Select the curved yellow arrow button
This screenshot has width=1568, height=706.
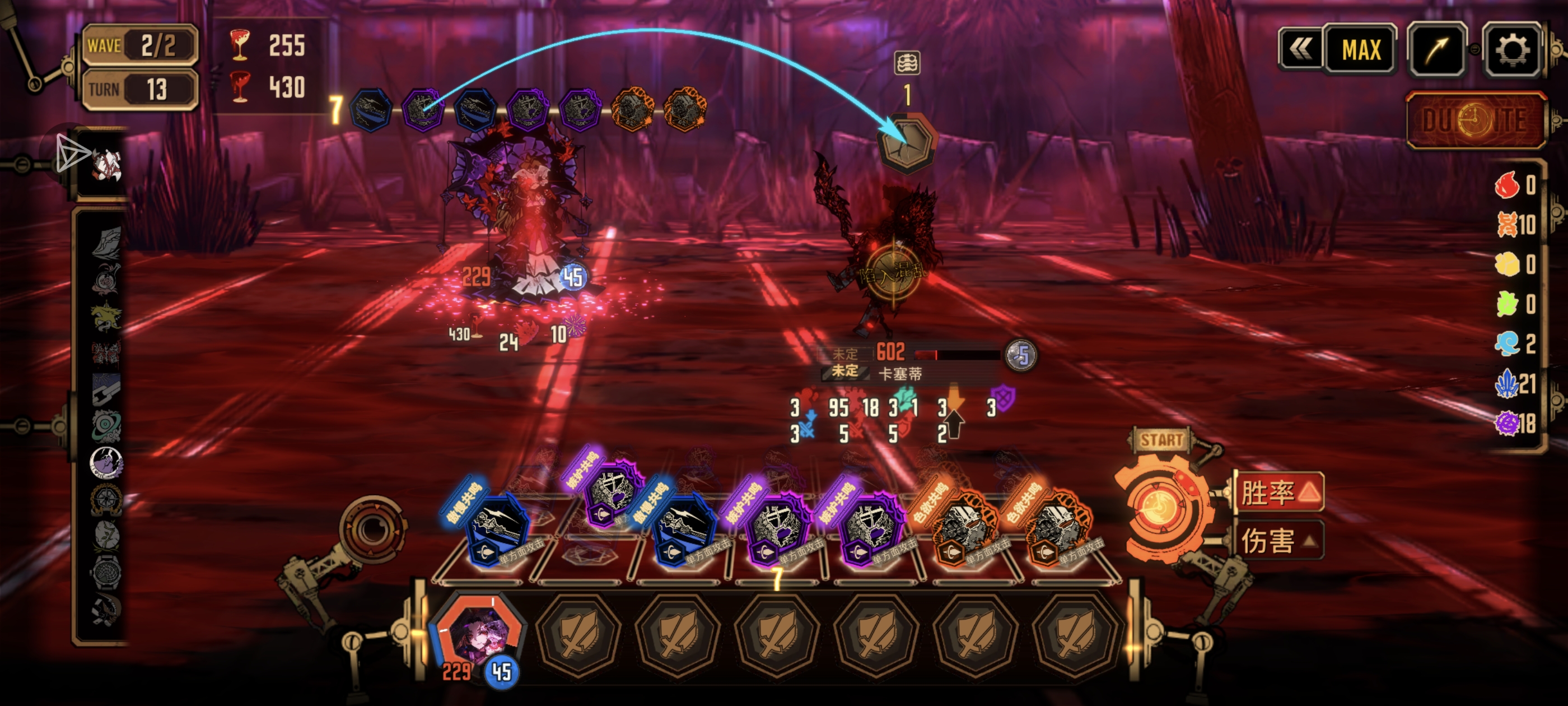pos(1437,50)
